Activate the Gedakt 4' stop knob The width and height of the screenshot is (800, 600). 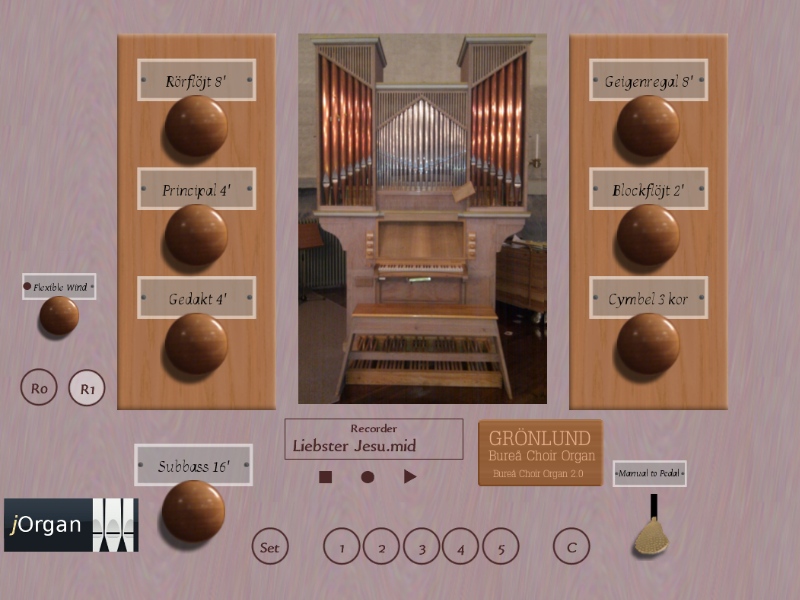(196, 344)
